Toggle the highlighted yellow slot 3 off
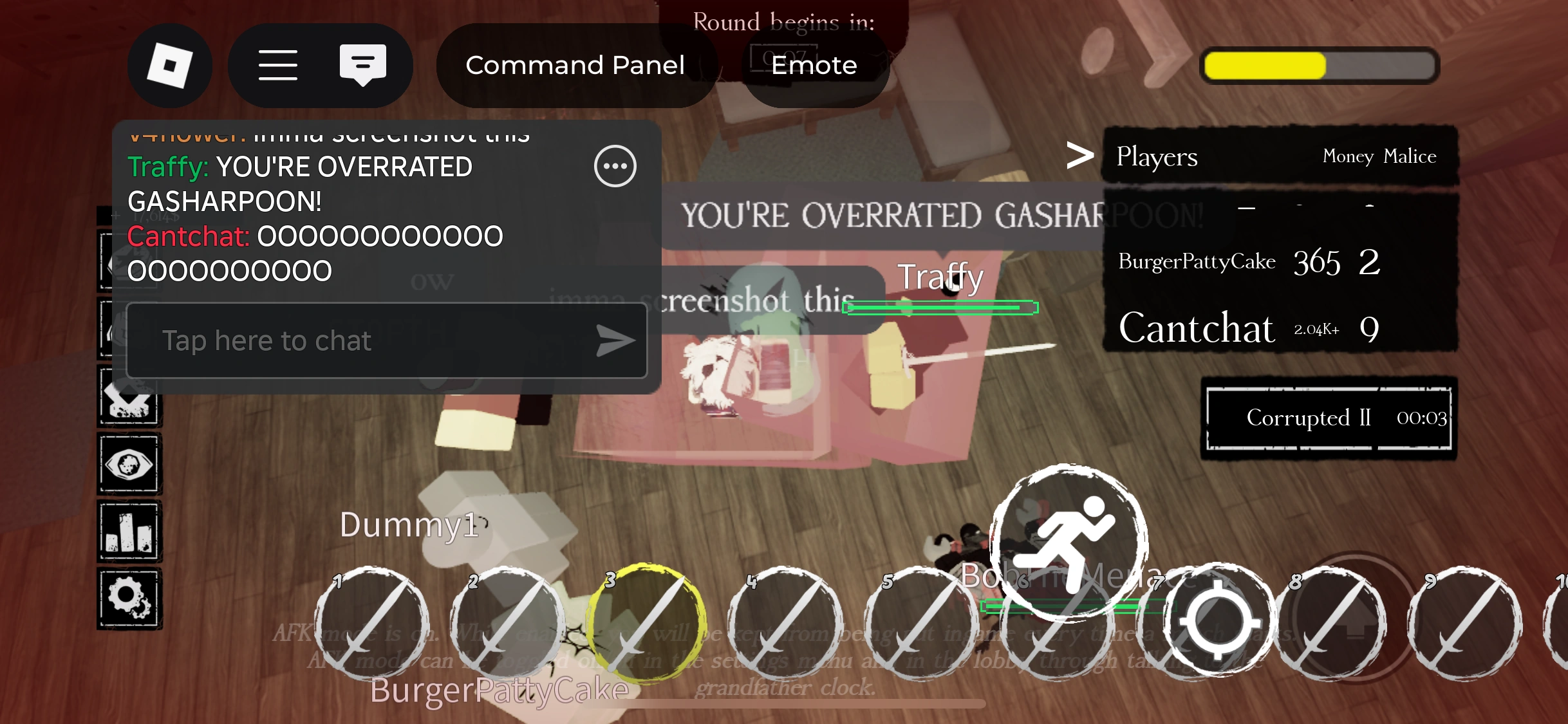 coord(647,624)
